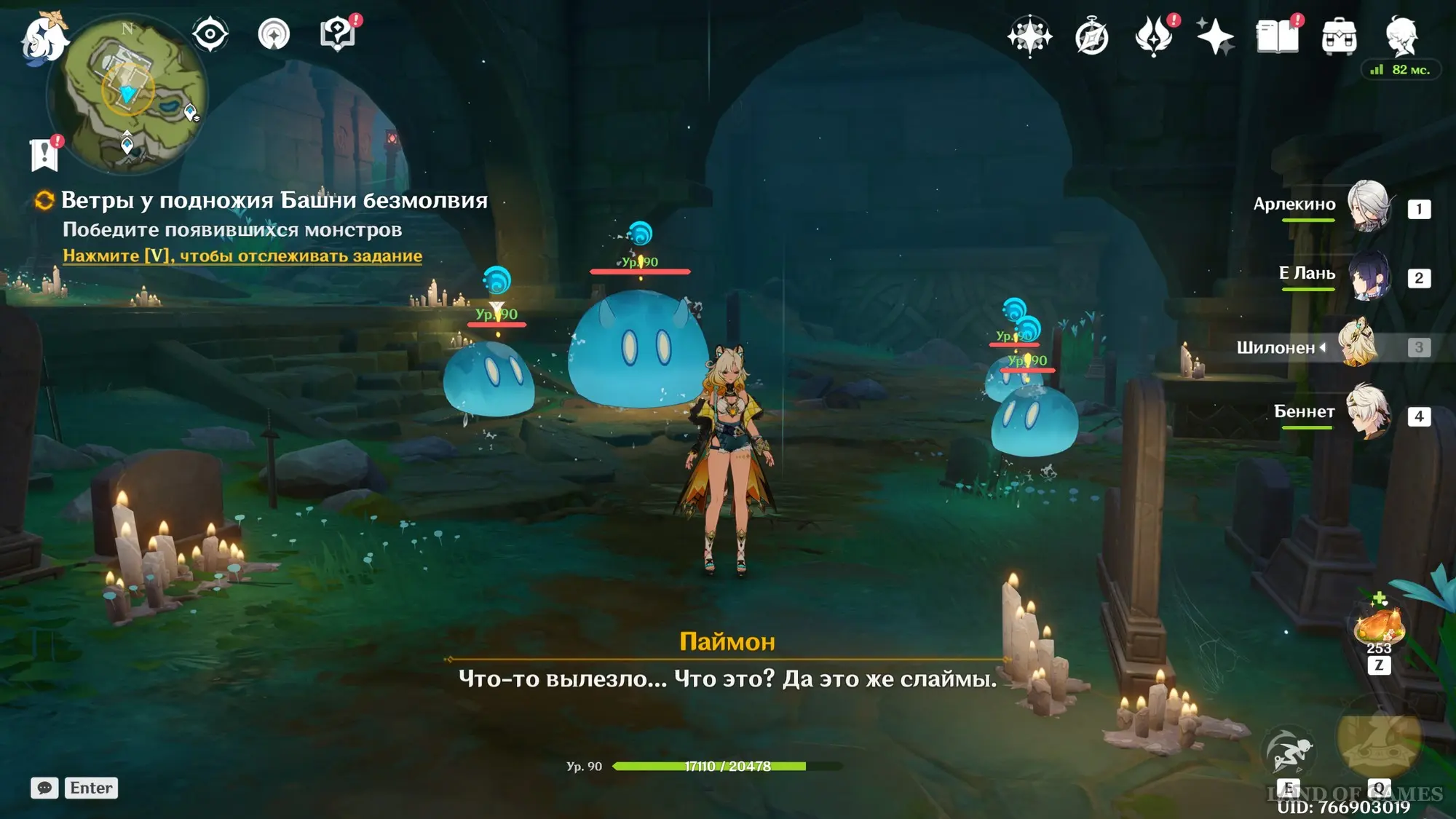
Task: Open the compass events icon
Action: pyautogui.click(x=1092, y=37)
